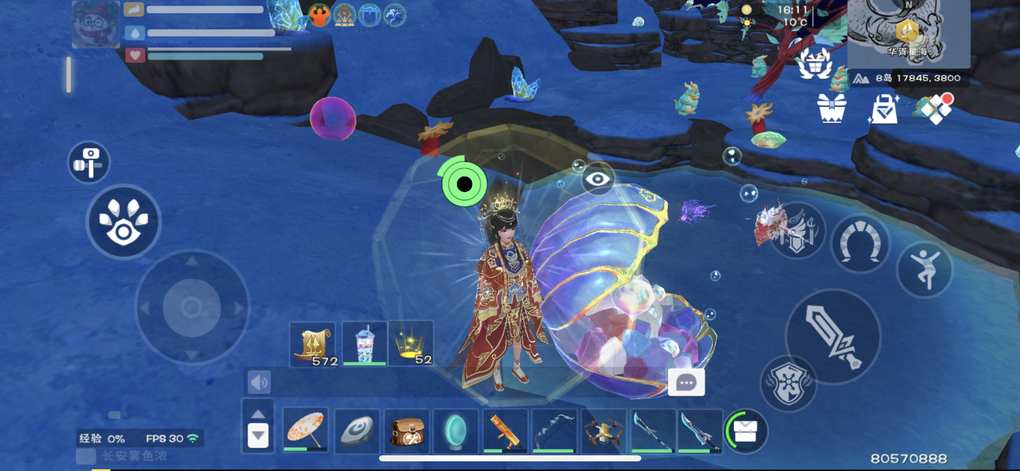The image size is (1020, 471).
Task: Select the paper umbrella hotbar slot
Action: point(304,430)
